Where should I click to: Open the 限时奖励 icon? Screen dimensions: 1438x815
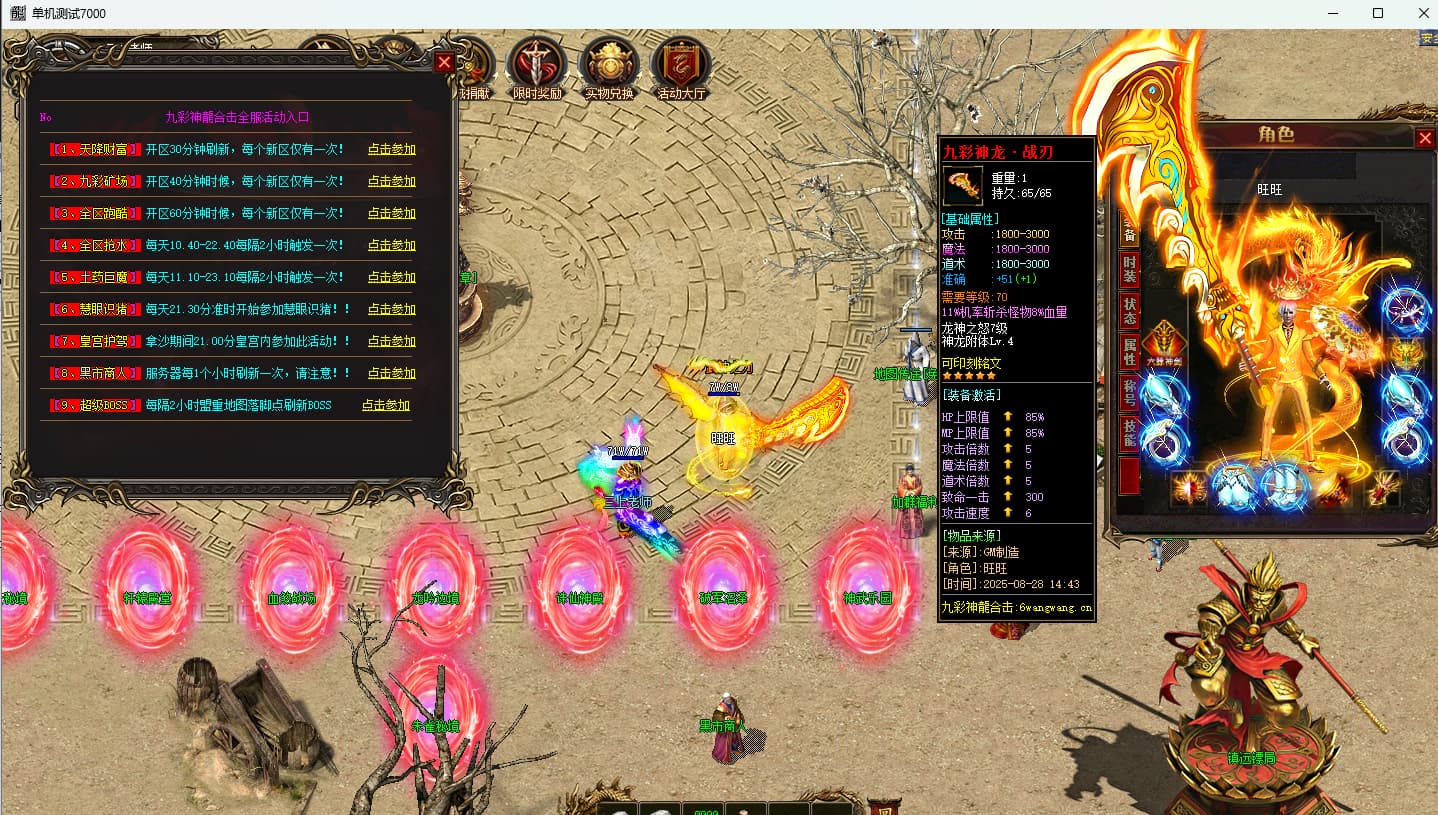(x=537, y=68)
